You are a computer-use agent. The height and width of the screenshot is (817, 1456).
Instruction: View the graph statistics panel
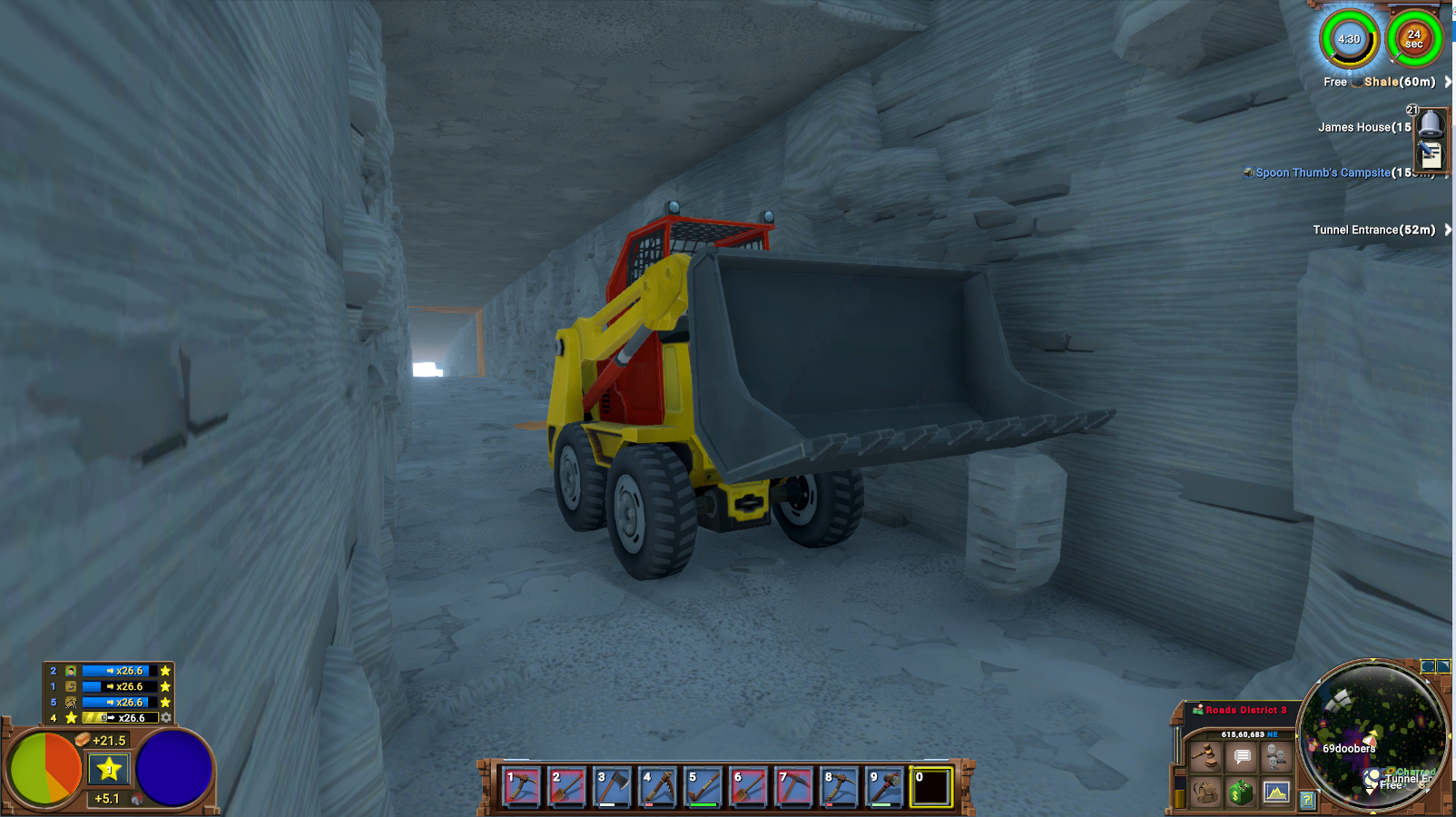(x=1276, y=792)
